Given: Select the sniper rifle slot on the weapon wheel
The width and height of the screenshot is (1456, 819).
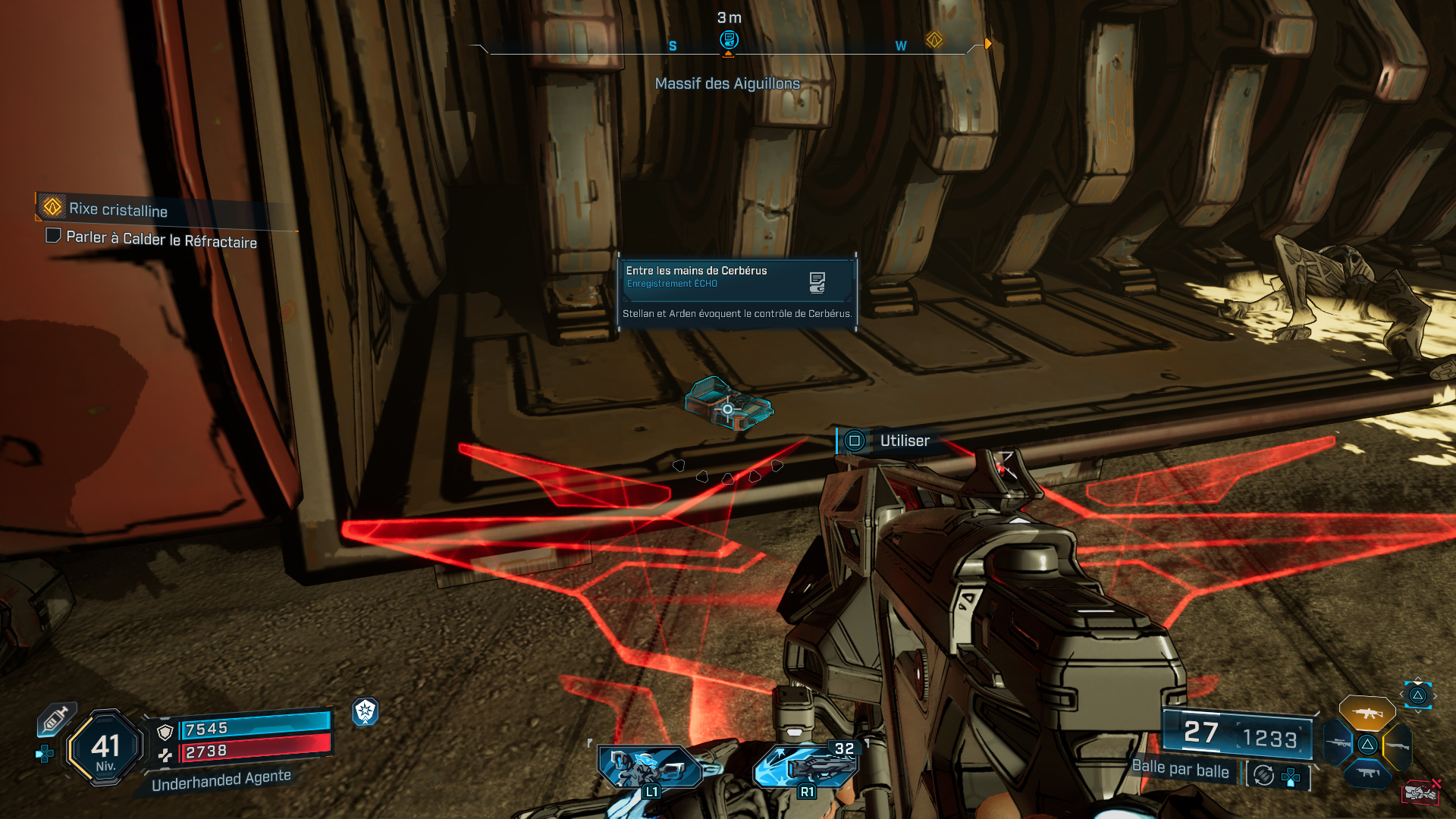Looking at the screenshot, I should [x=1337, y=743].
